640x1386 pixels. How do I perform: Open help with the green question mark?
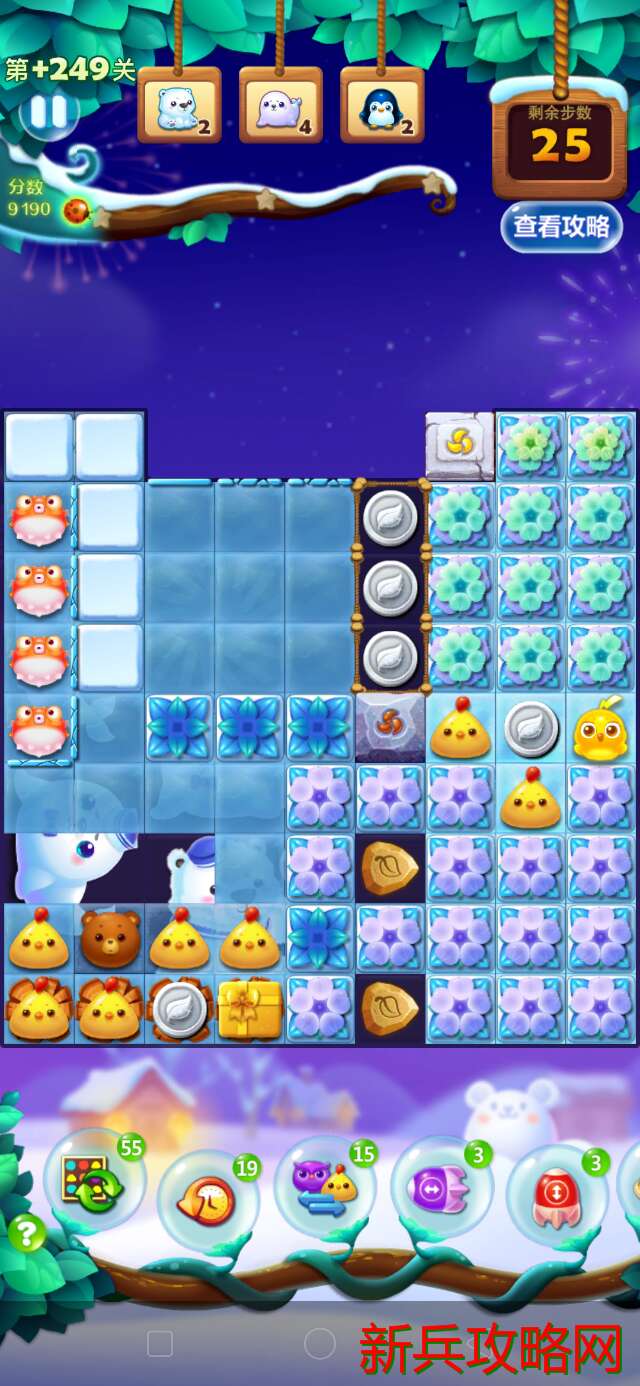[x=27, y=1233]
